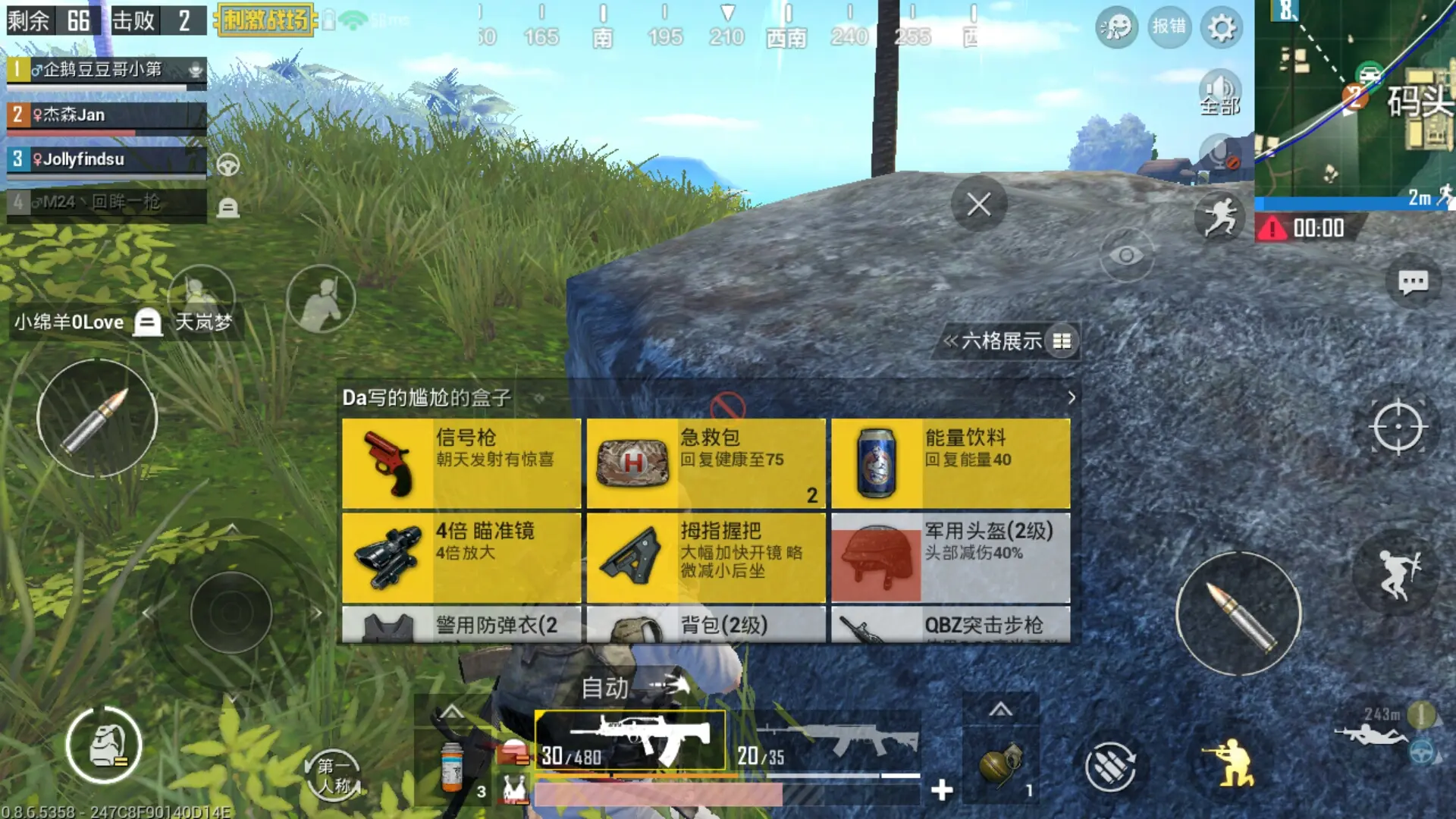Switch the first-person view (第一人称) toggle
Viewport: 1456px width, 819px height.
click(x=334, y=776)
